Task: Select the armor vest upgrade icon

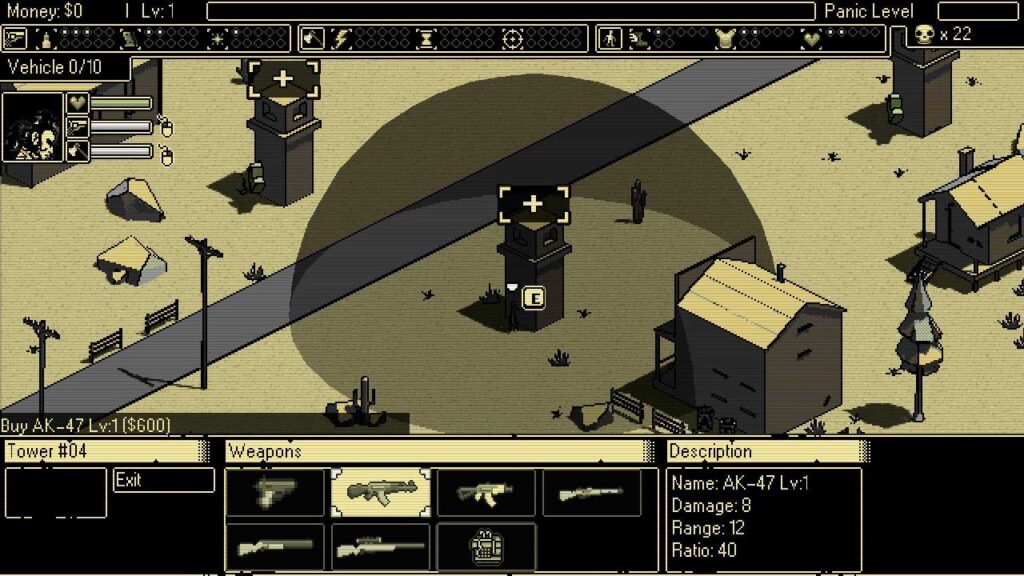Action: tap(725, 39)
